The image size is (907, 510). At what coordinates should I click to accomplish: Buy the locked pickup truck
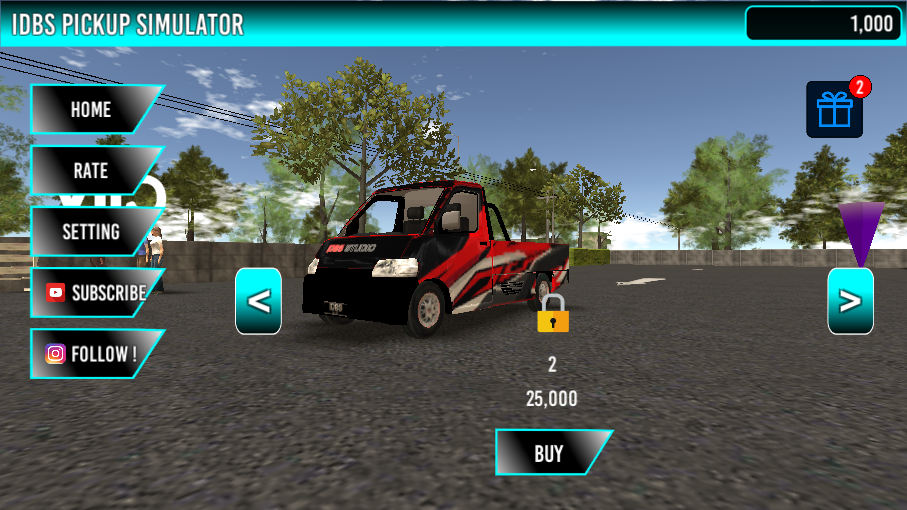[550, 453]
